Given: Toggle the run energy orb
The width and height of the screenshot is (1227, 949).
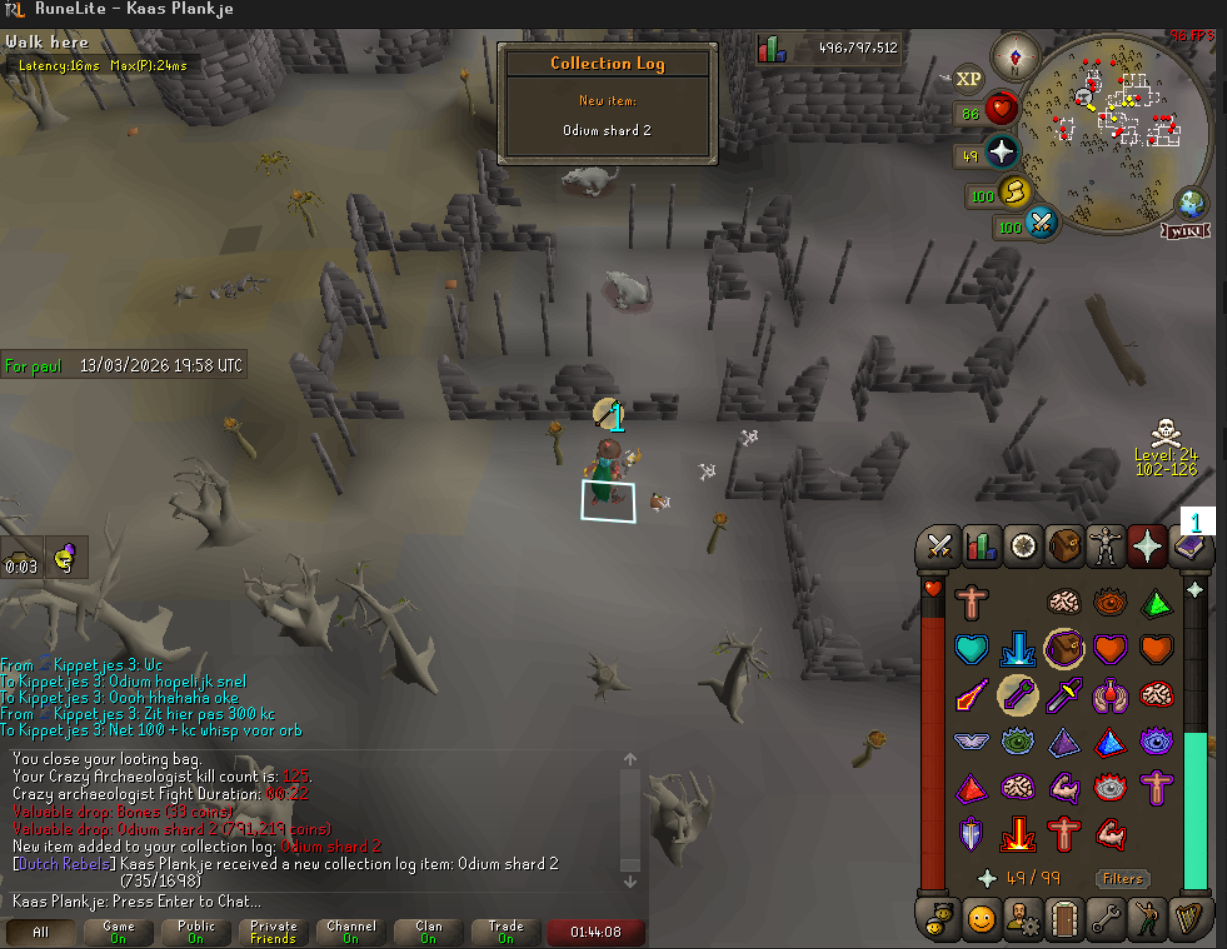Looking at the screenshot, I should point(1011,192).
